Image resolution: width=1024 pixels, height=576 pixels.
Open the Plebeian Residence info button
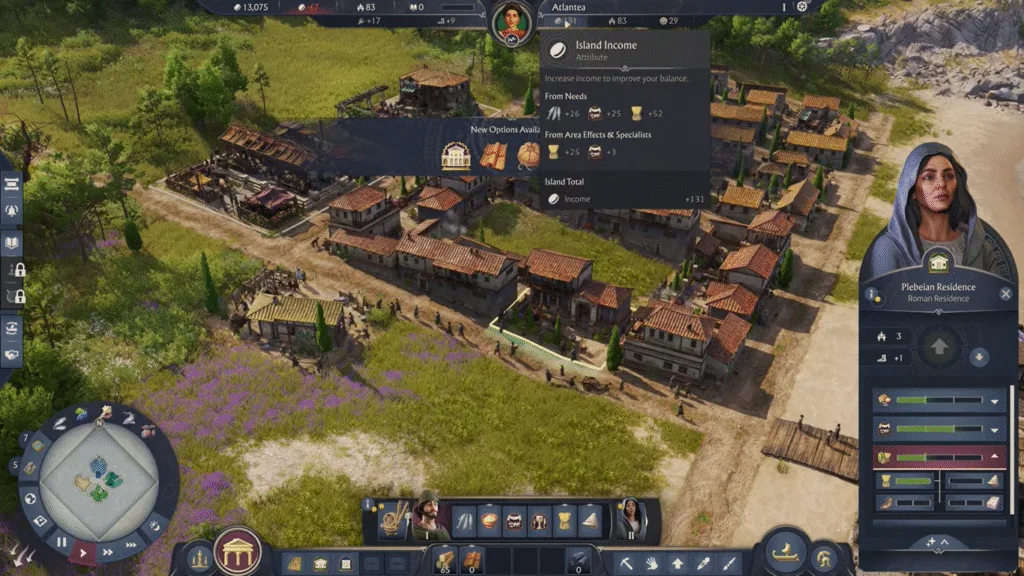coord(873,296)
